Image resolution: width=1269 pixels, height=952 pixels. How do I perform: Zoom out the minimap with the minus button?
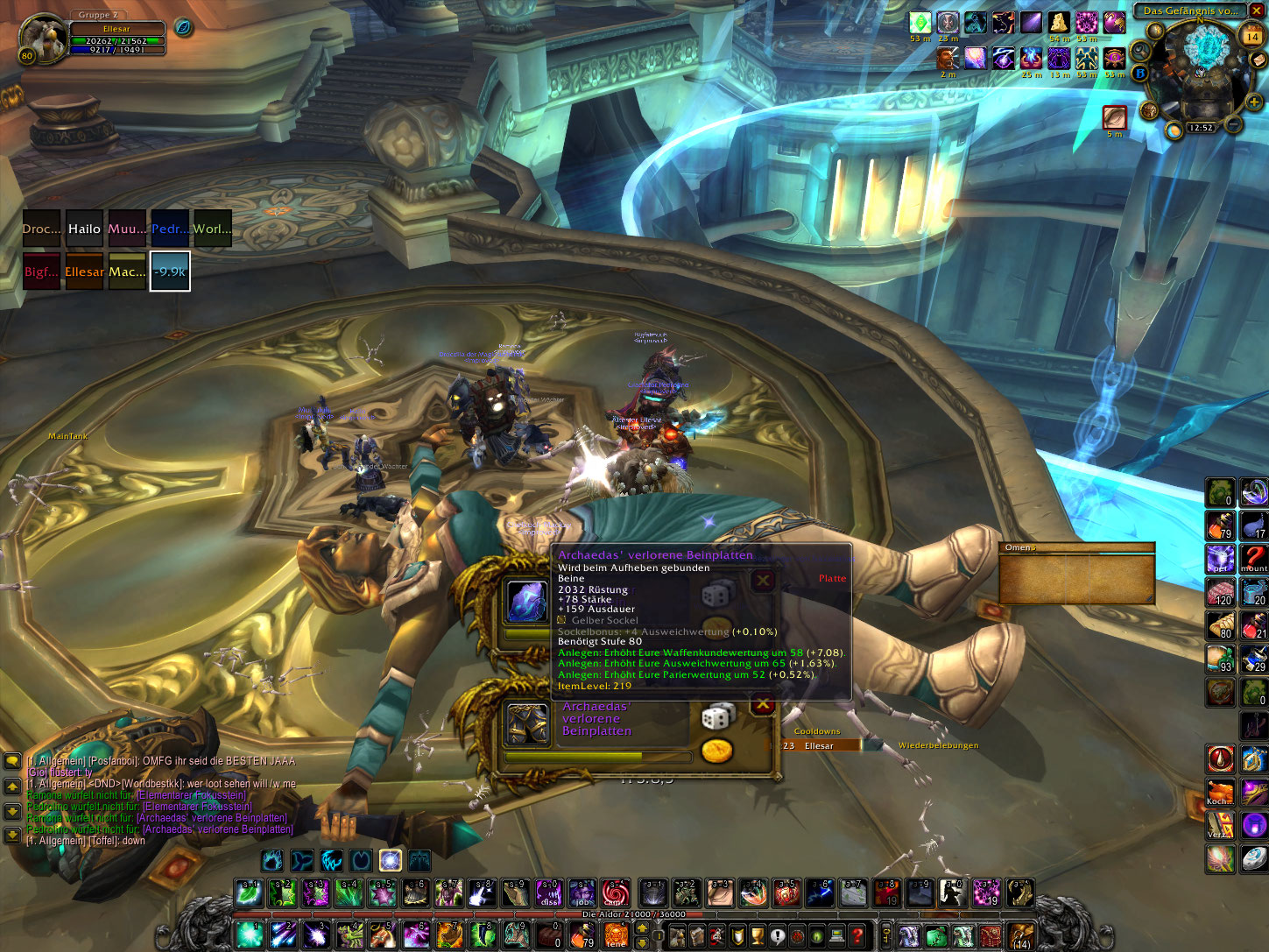1233,125
